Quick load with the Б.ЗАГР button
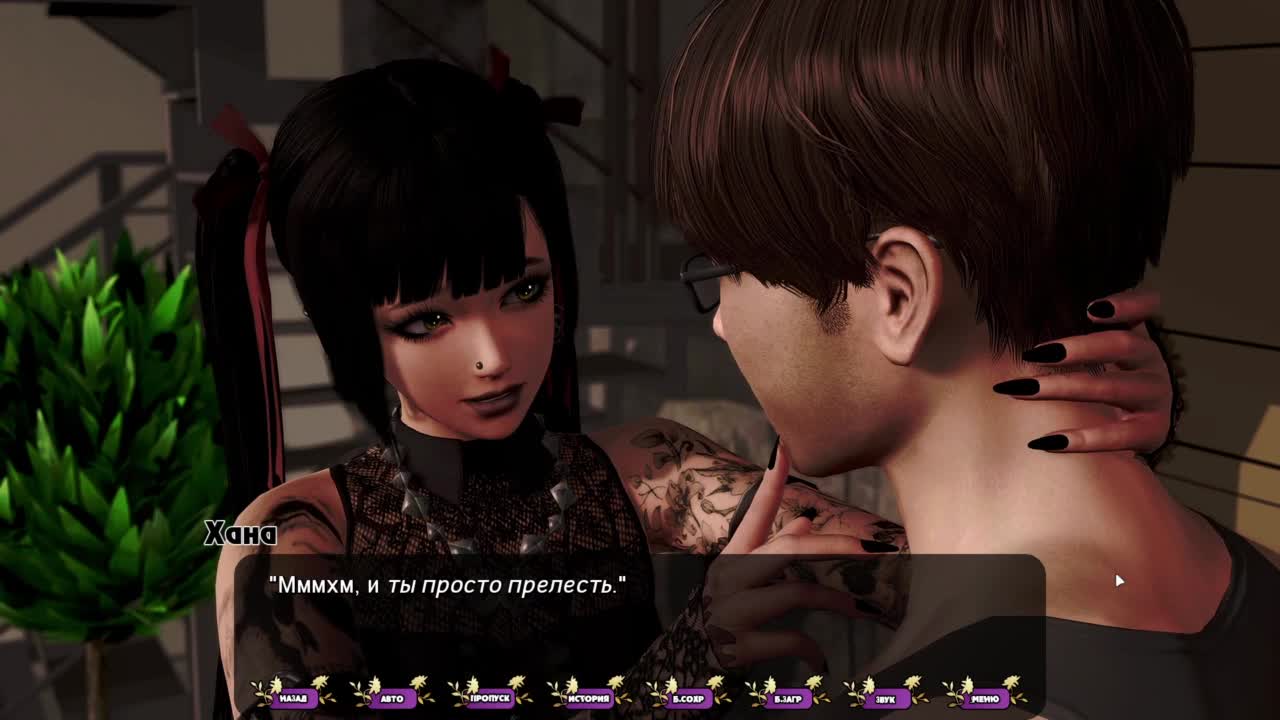 [787, 698]
